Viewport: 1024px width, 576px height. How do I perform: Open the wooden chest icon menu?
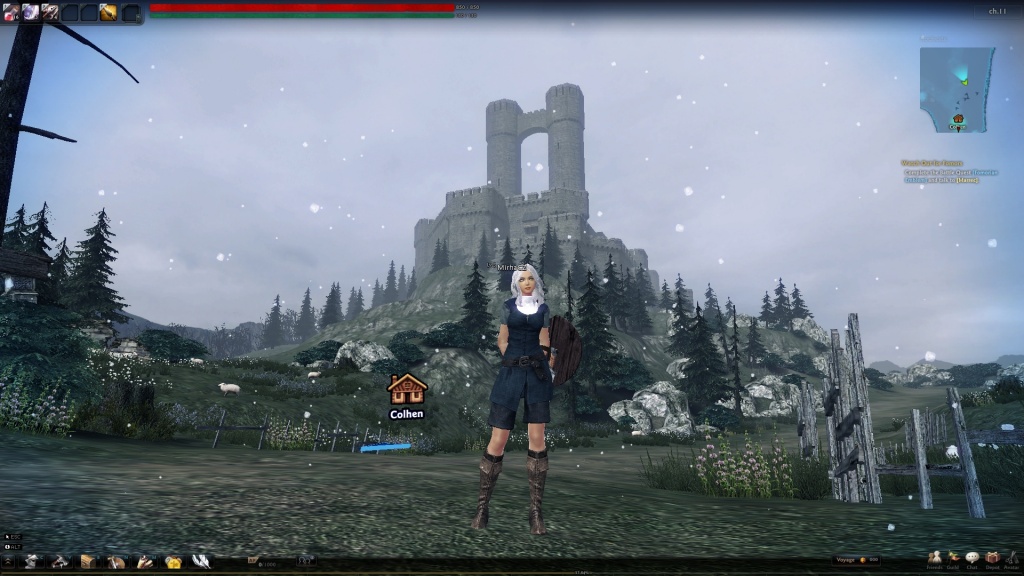pyautogui.click(x=88, y=561)
